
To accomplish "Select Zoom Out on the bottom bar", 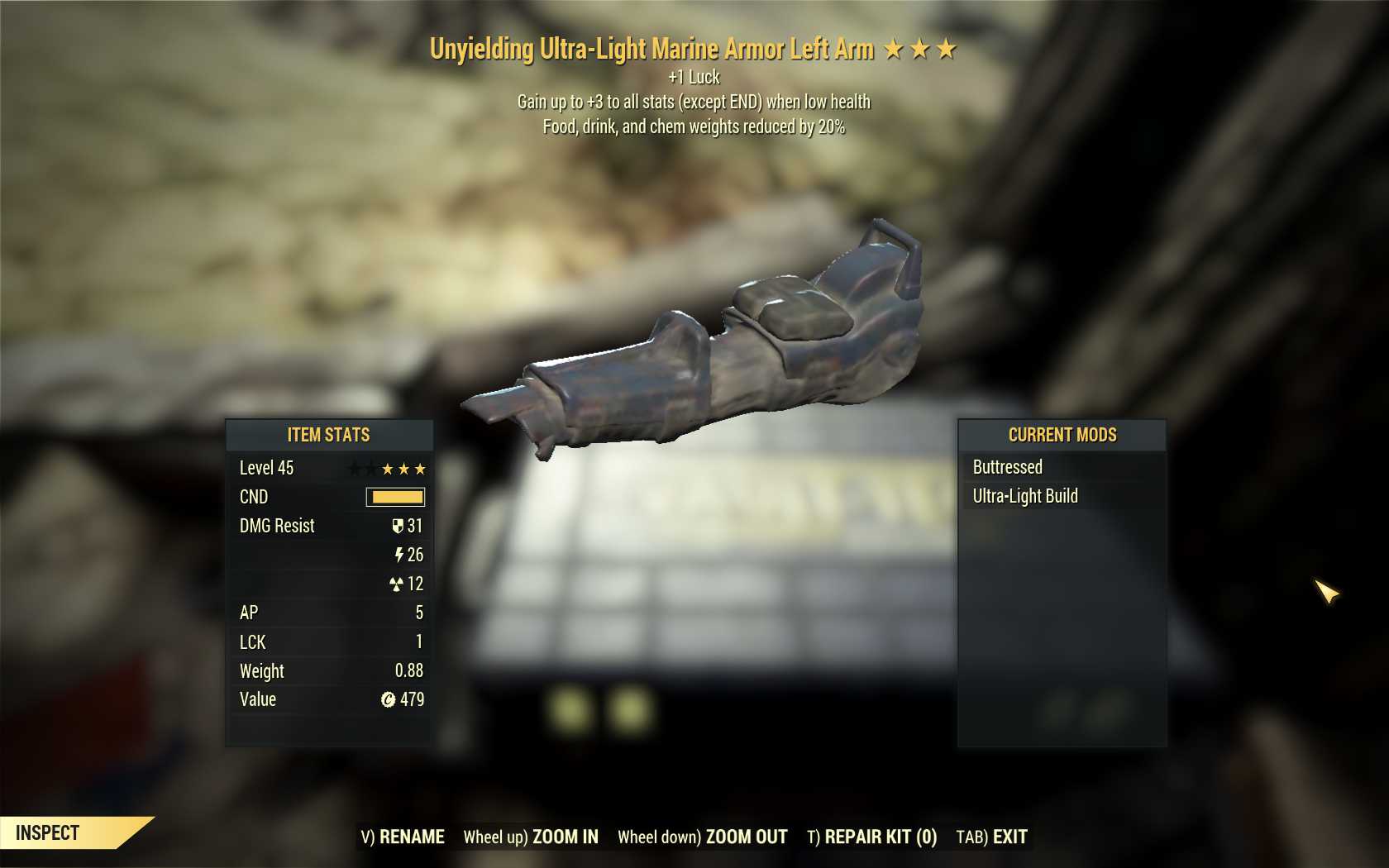I will 703,837.
